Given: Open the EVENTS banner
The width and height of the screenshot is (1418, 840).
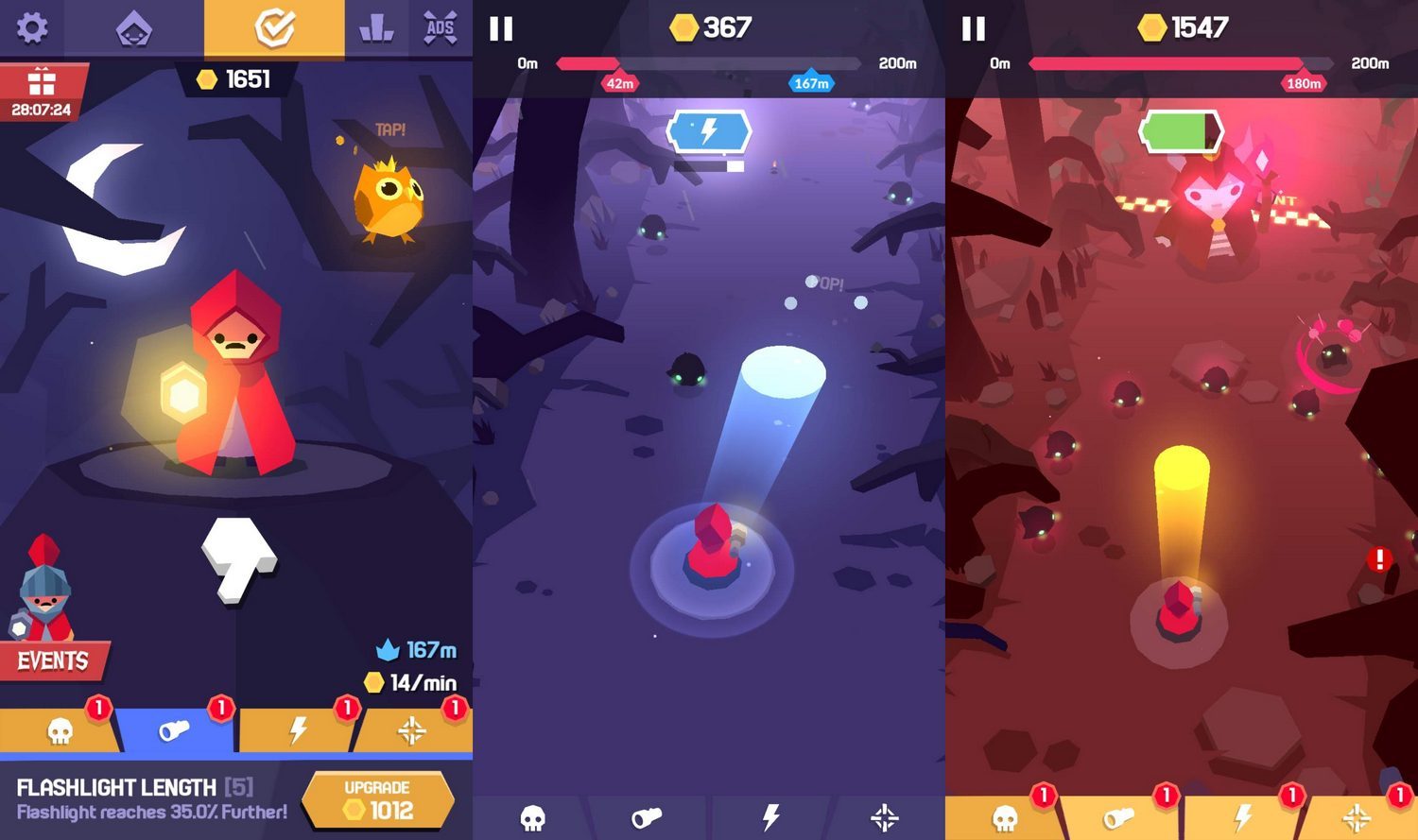Looking at the screenshot, I should [53, 660].
